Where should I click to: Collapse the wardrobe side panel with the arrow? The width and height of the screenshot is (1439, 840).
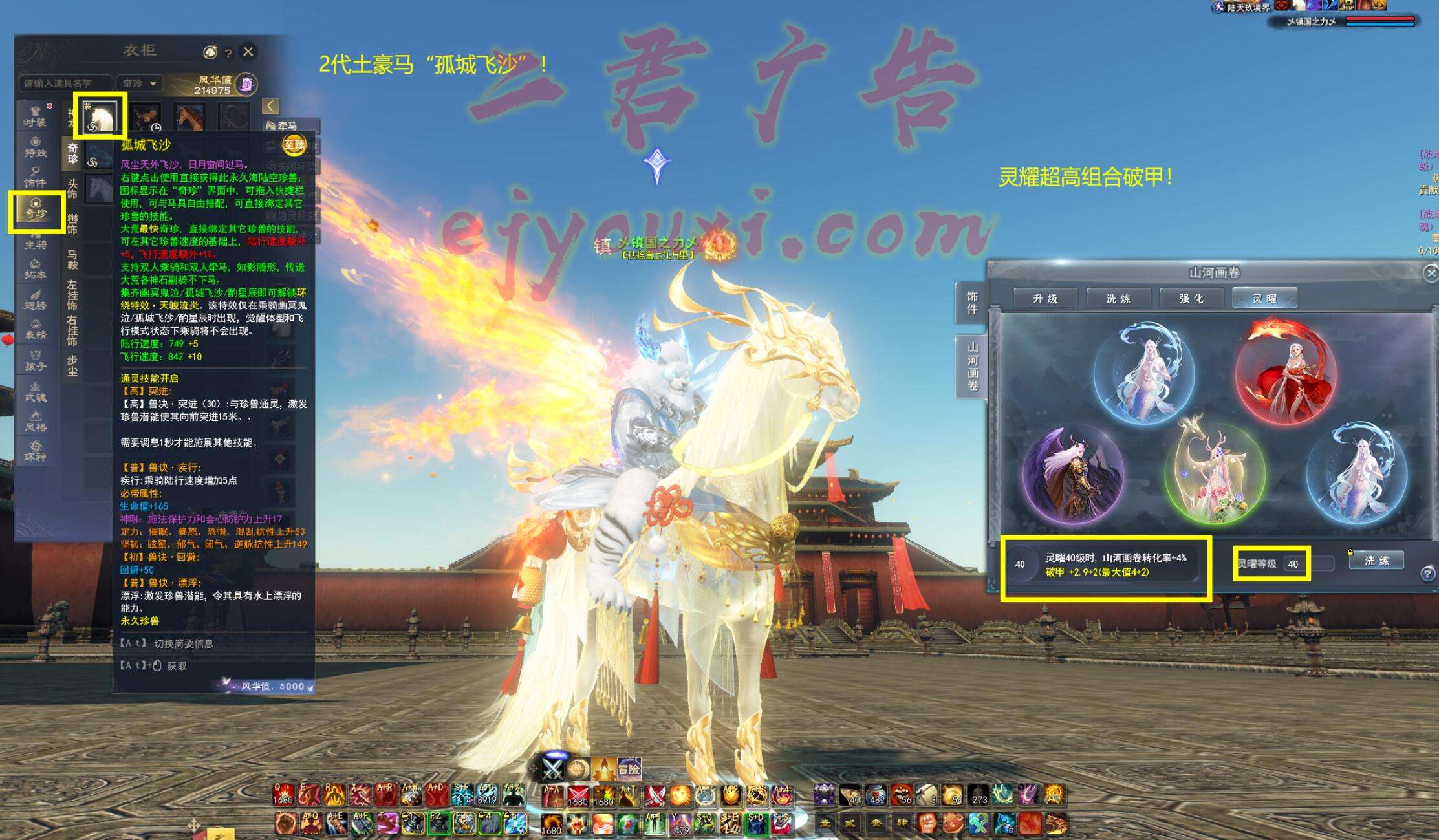pos(270,106)
